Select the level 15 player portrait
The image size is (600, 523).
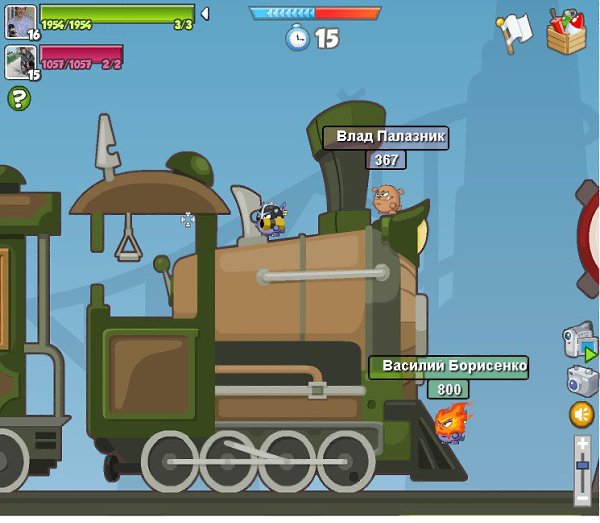pyautogui.click(x=20, y=62)
